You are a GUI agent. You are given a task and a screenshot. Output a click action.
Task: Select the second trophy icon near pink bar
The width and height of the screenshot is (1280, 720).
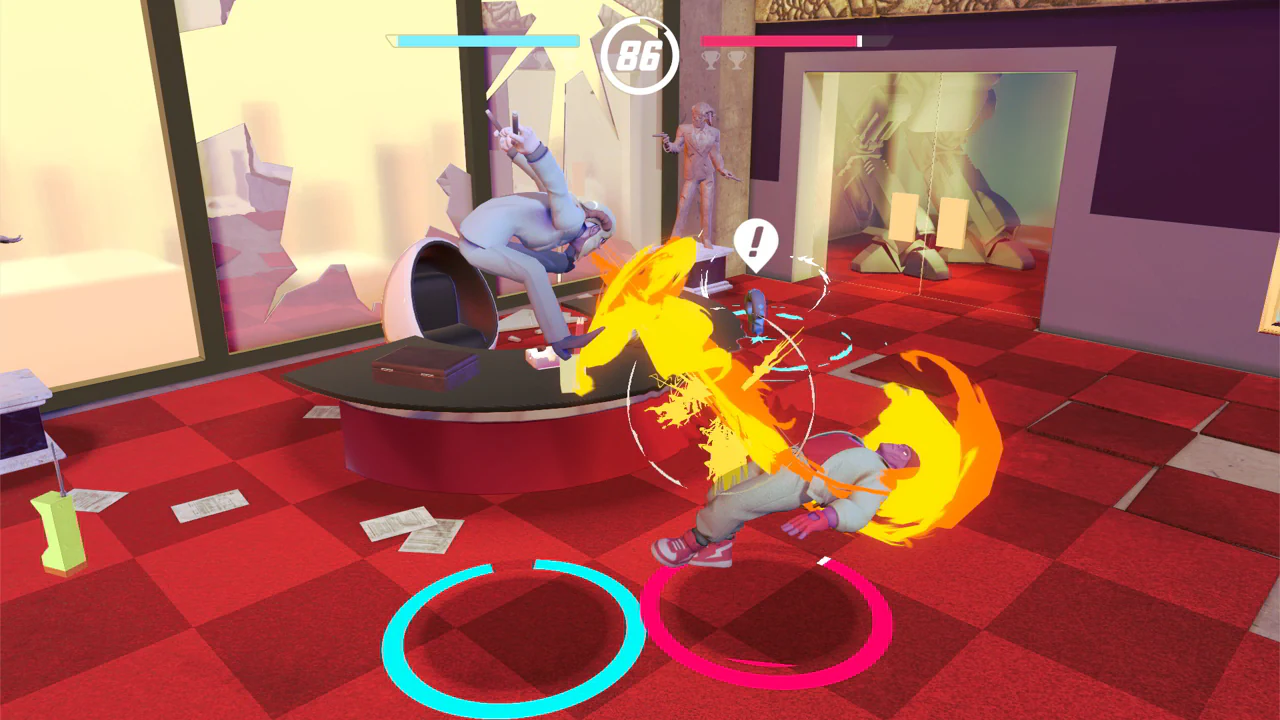point(737,62)
